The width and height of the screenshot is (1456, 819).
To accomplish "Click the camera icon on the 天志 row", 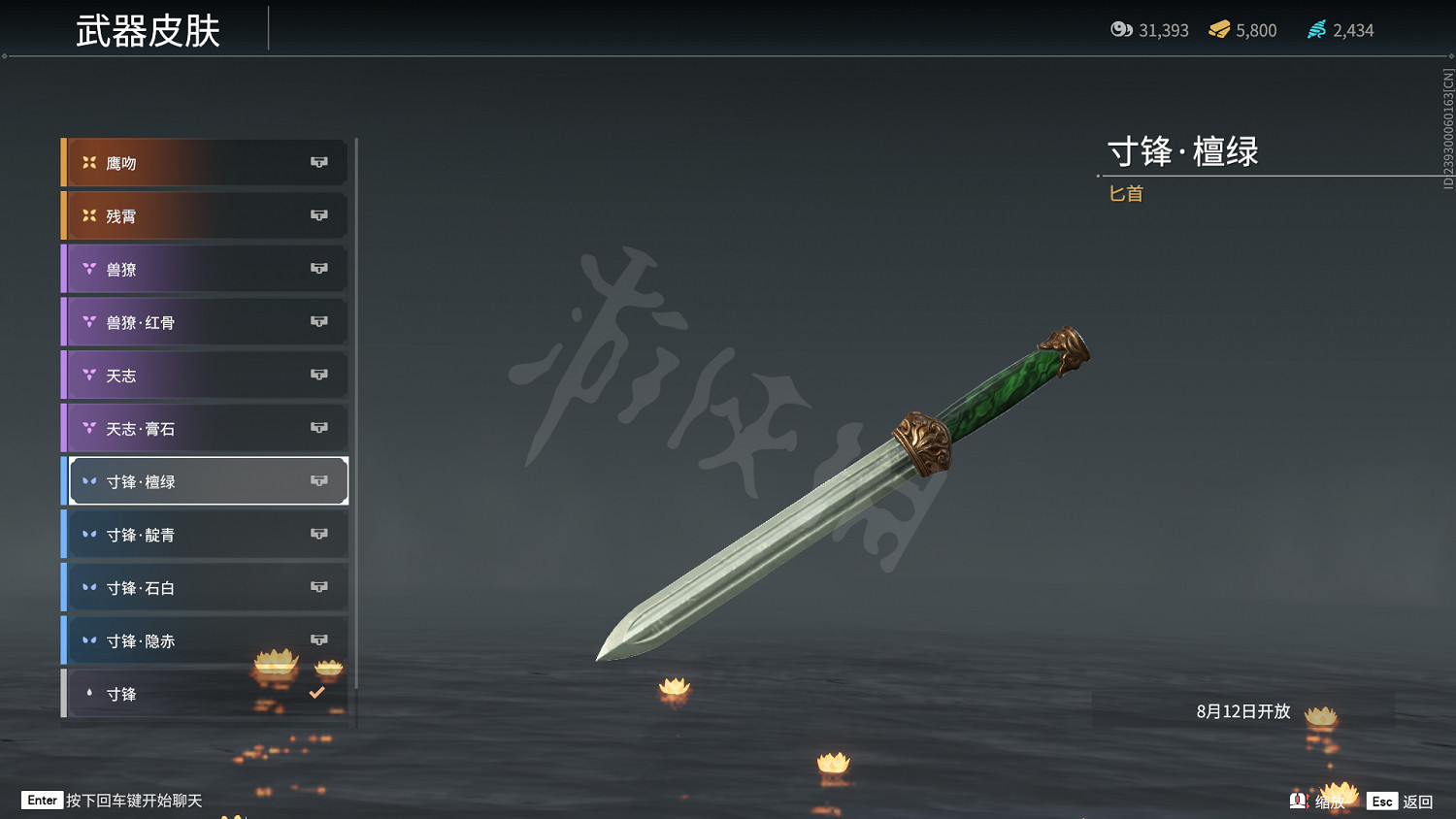I will (319, 375).
